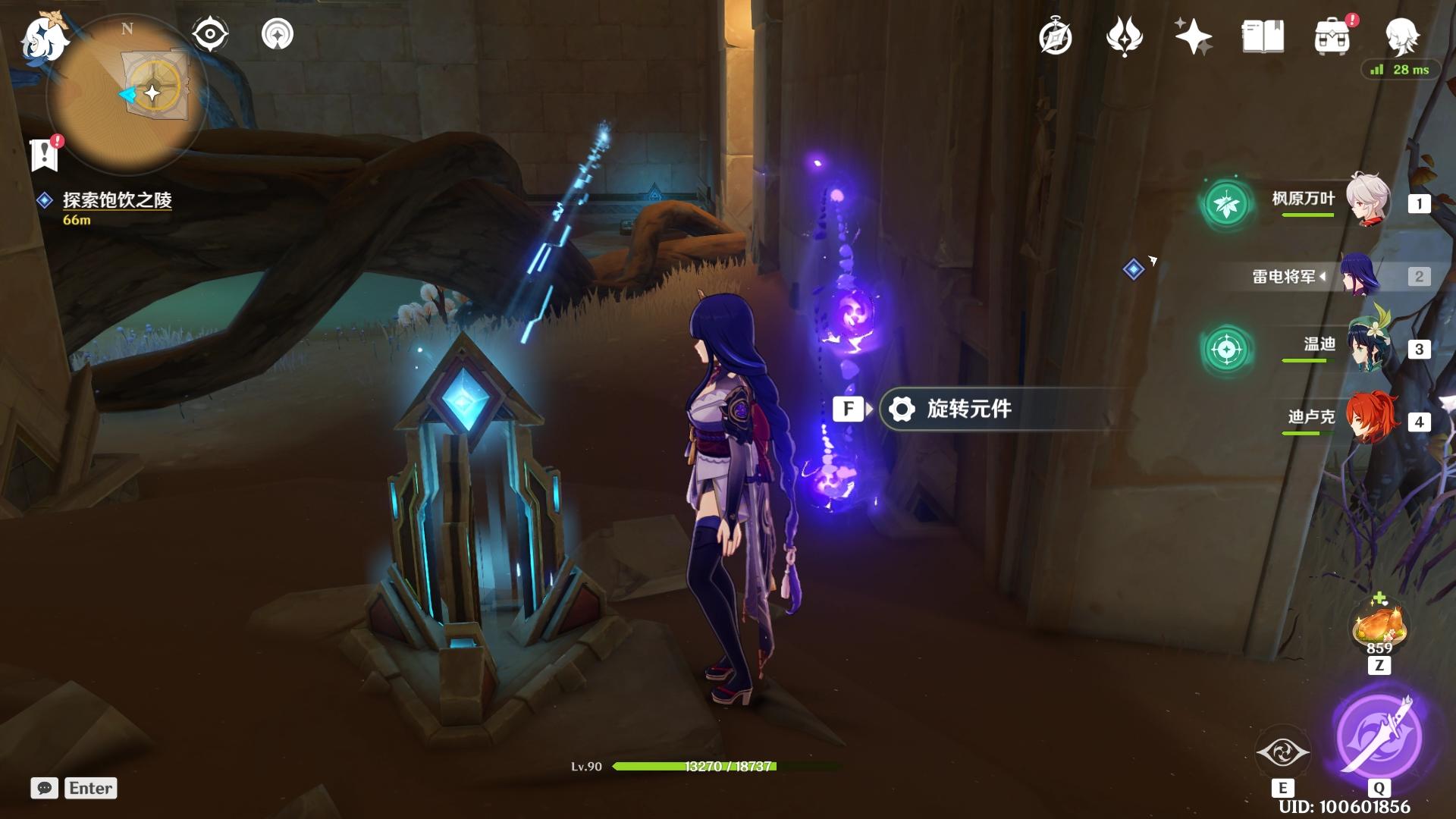Open the minimap

click(x=127, y=95)
